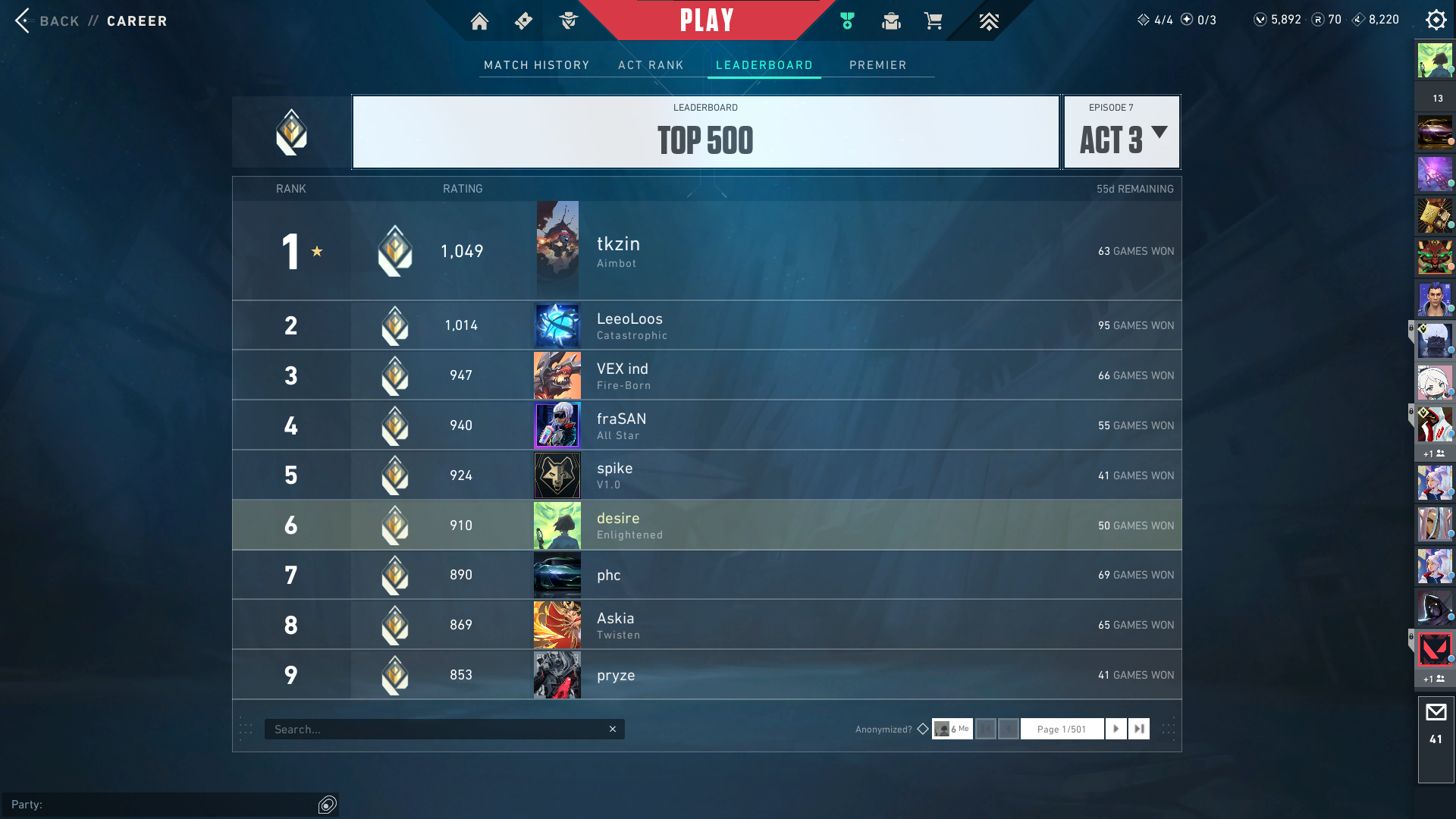Open the mail icon showing 41 messages
The height and width of the screenshot is (819, 1456).
pos(1436,711)
